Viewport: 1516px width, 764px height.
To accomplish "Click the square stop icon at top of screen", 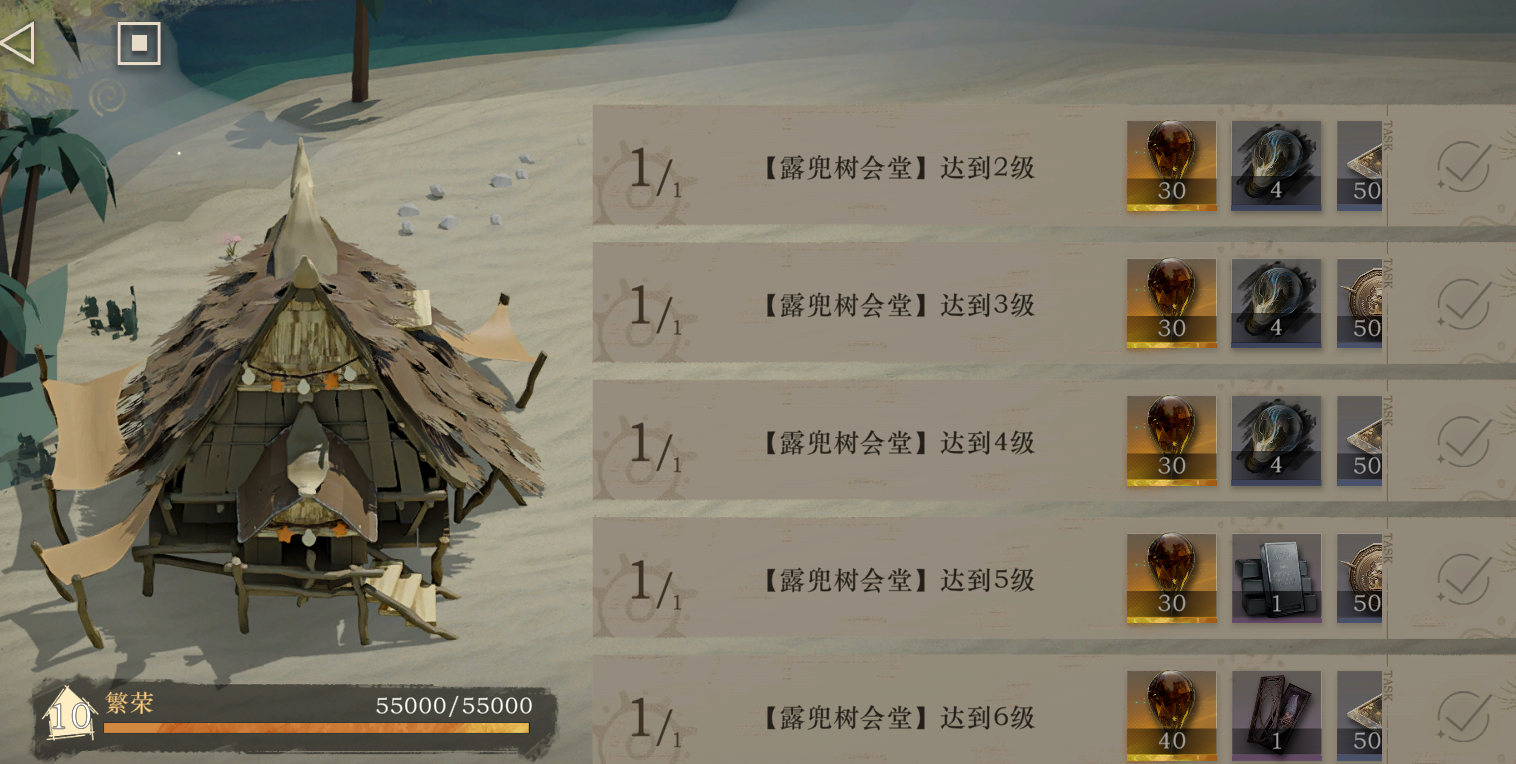I will point(139,43).
